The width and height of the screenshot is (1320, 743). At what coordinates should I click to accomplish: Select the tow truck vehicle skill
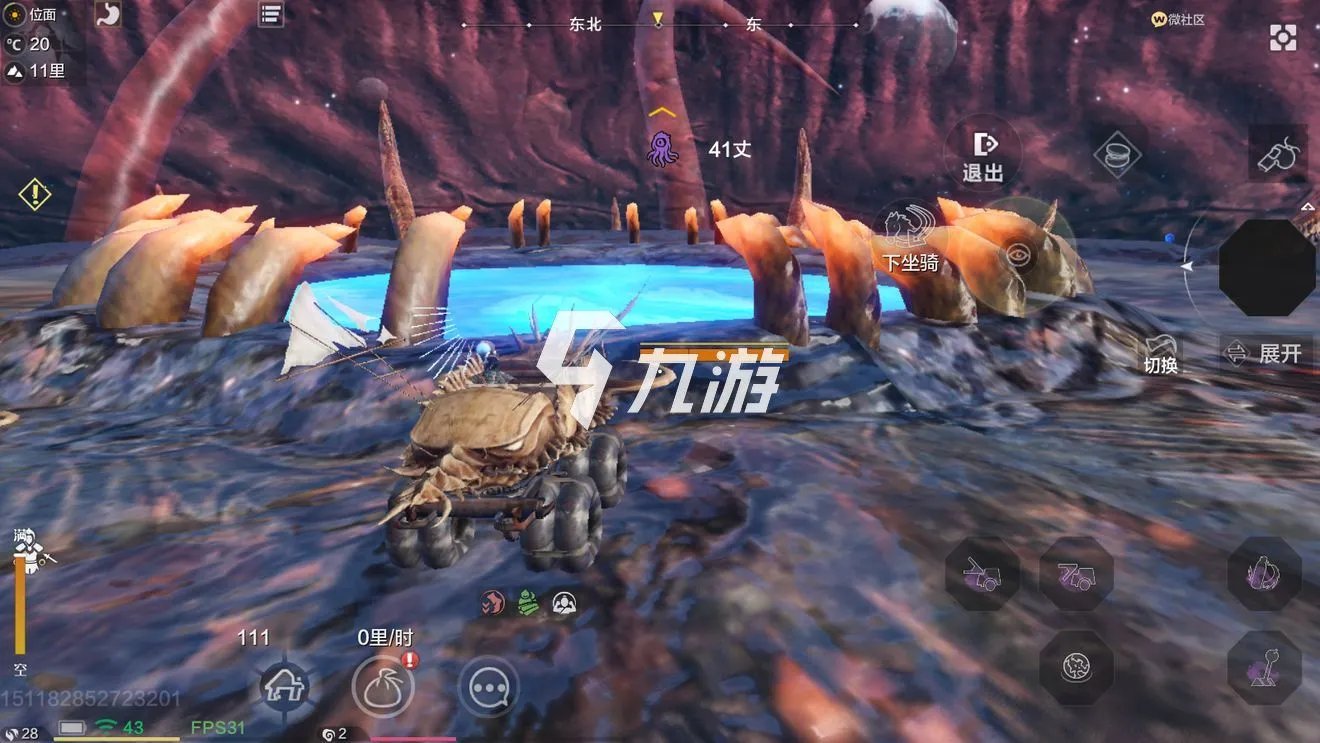[982, 574]
